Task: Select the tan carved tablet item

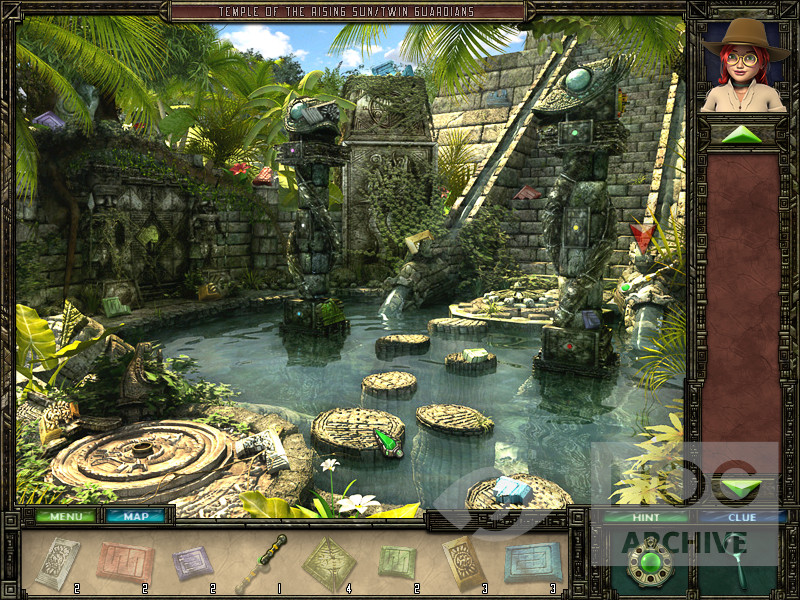Action: (463, 562)
